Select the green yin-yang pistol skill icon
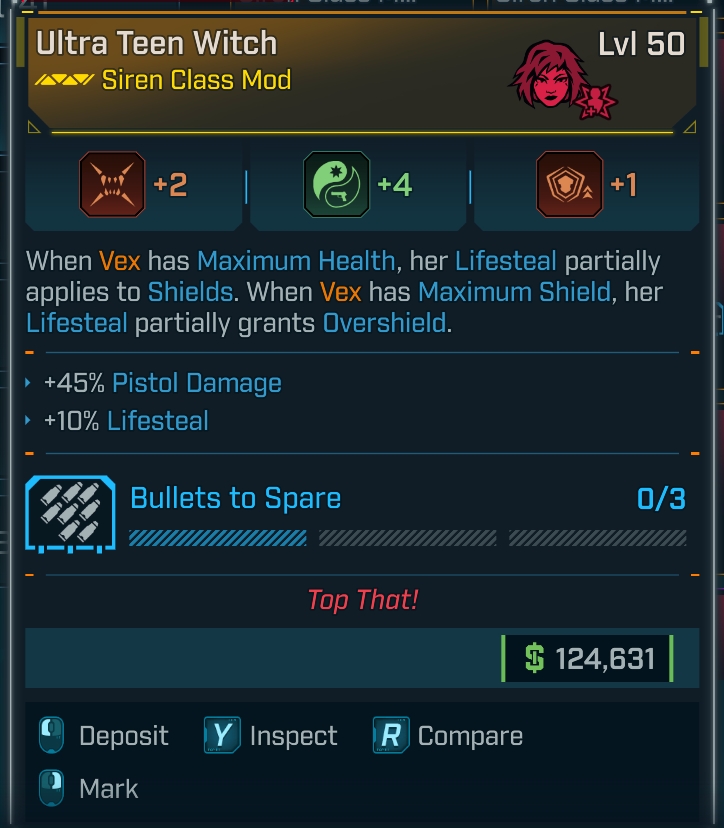 click(336, 185)
